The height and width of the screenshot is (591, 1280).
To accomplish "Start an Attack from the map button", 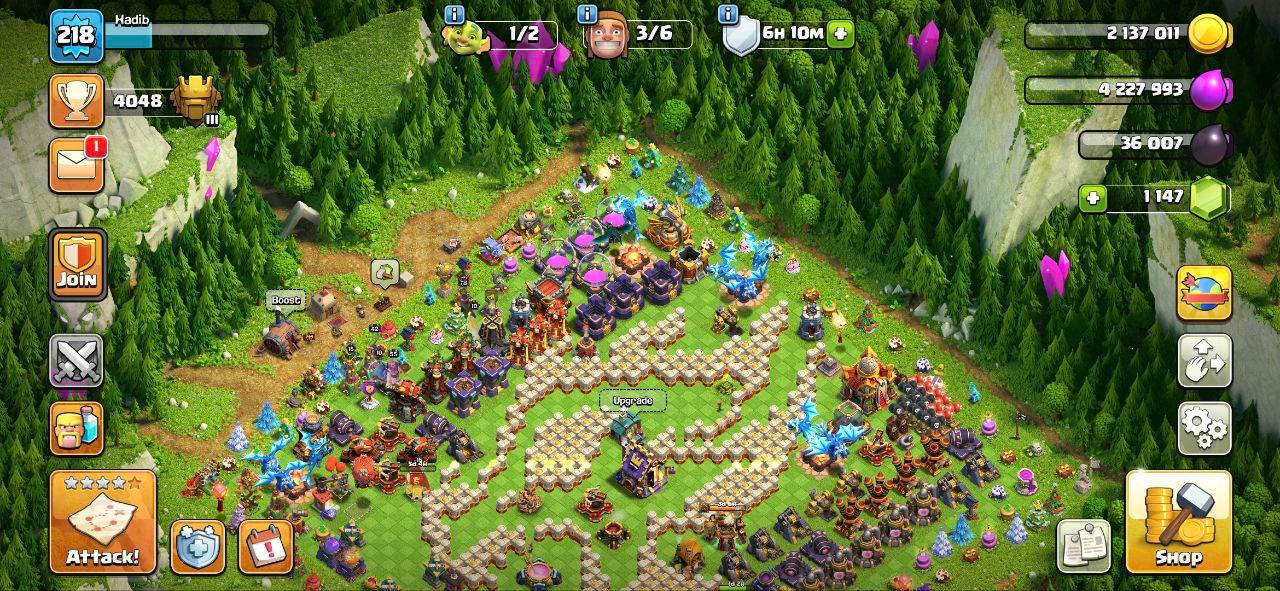I will point(103,522).
